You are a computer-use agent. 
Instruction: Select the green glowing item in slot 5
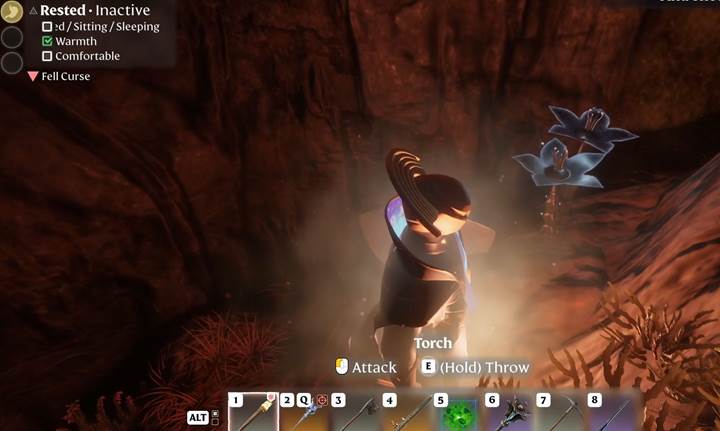click(x=458, y=413)
